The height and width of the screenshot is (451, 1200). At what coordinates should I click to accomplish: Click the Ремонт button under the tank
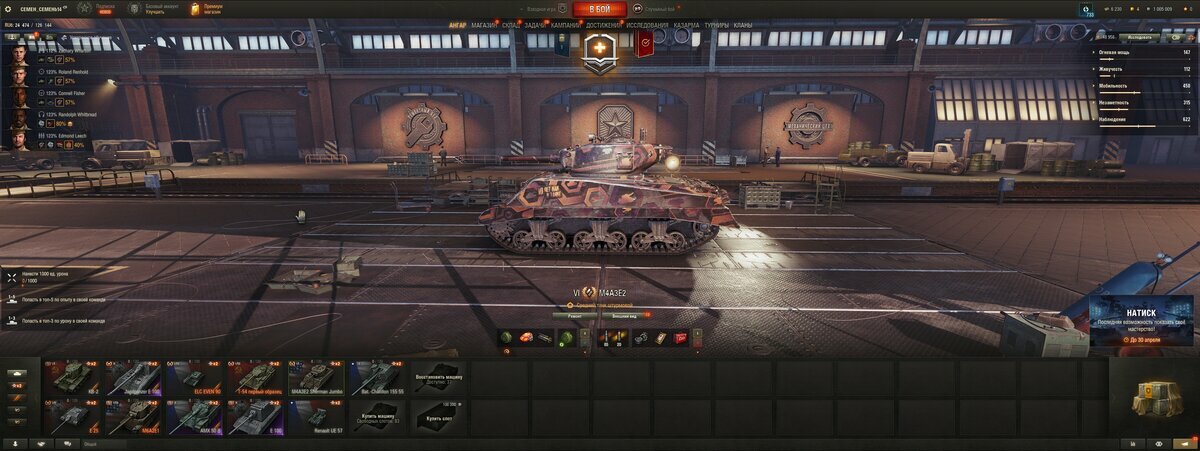point(575,314)
